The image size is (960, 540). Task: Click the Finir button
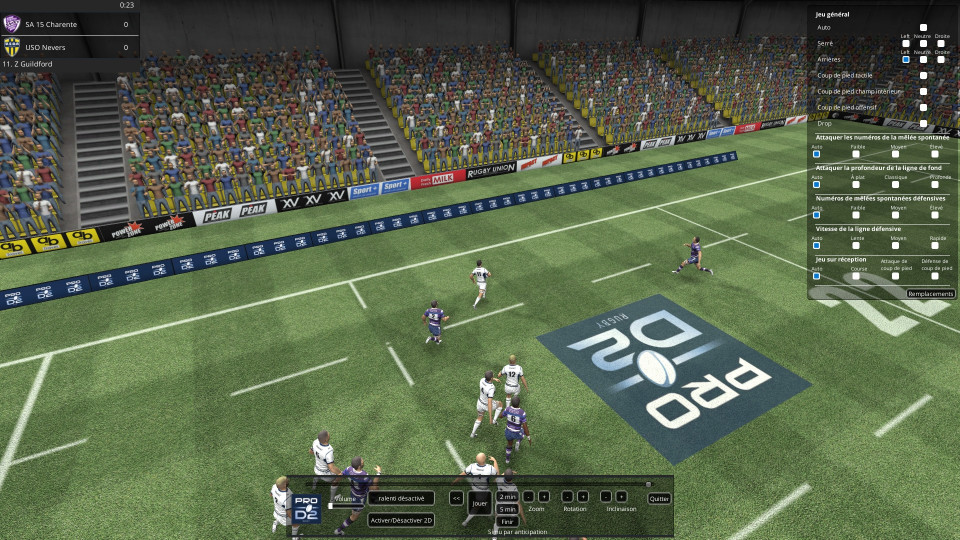point(507,521)
